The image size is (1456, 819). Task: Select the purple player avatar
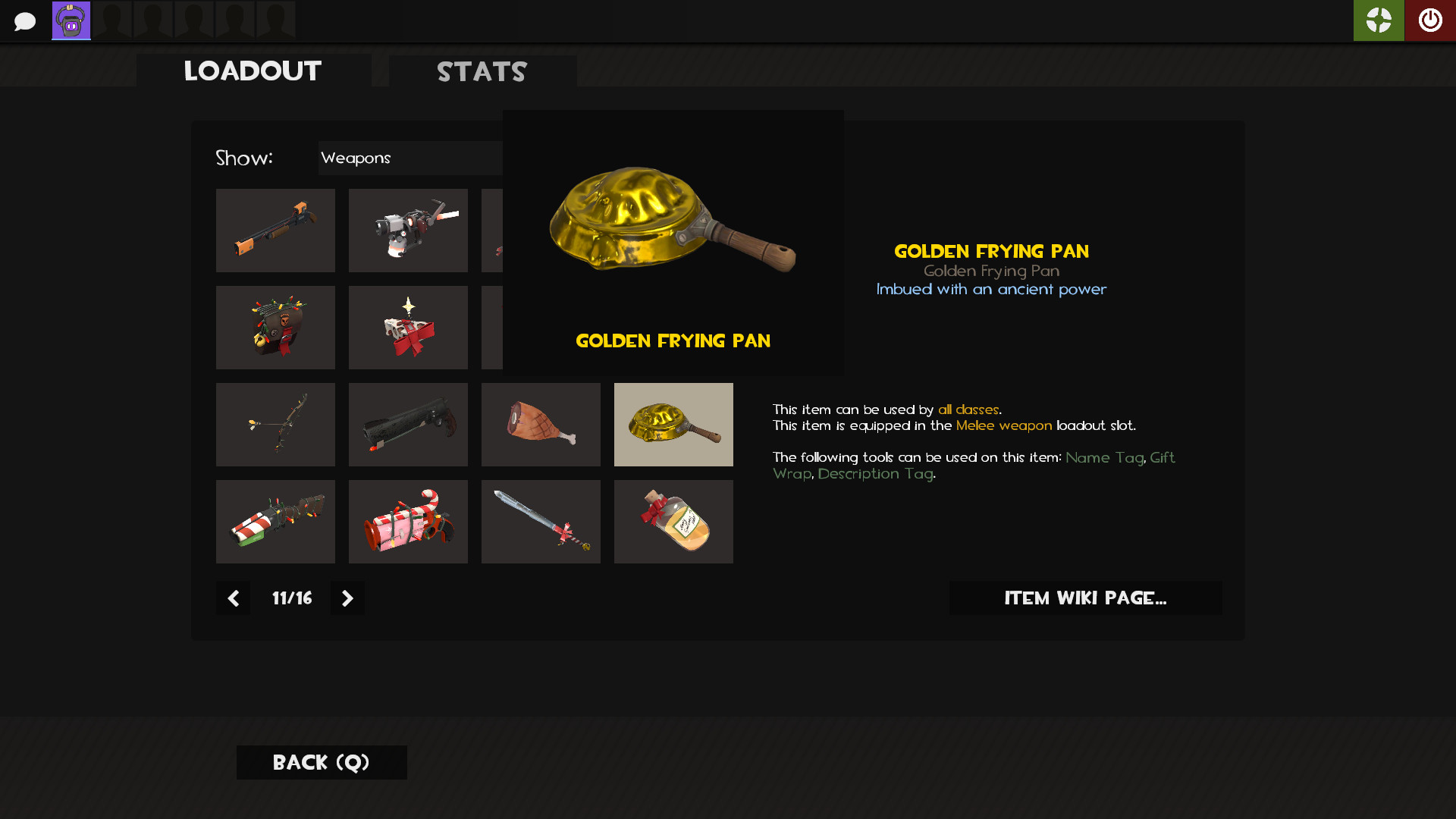click(x=71, y=20)
